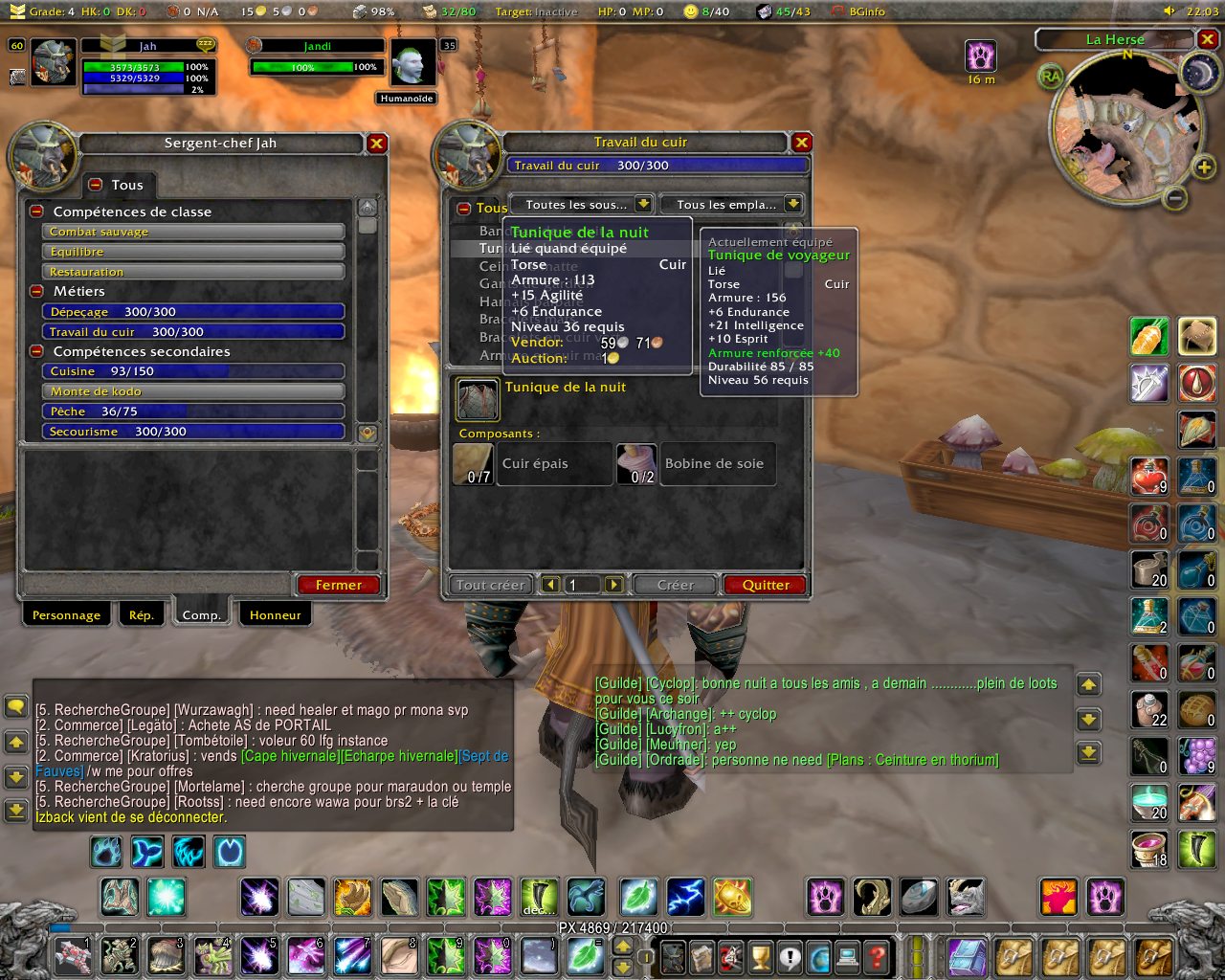Select the Dépeçage 300/300 skill bar

click(192, 312)
